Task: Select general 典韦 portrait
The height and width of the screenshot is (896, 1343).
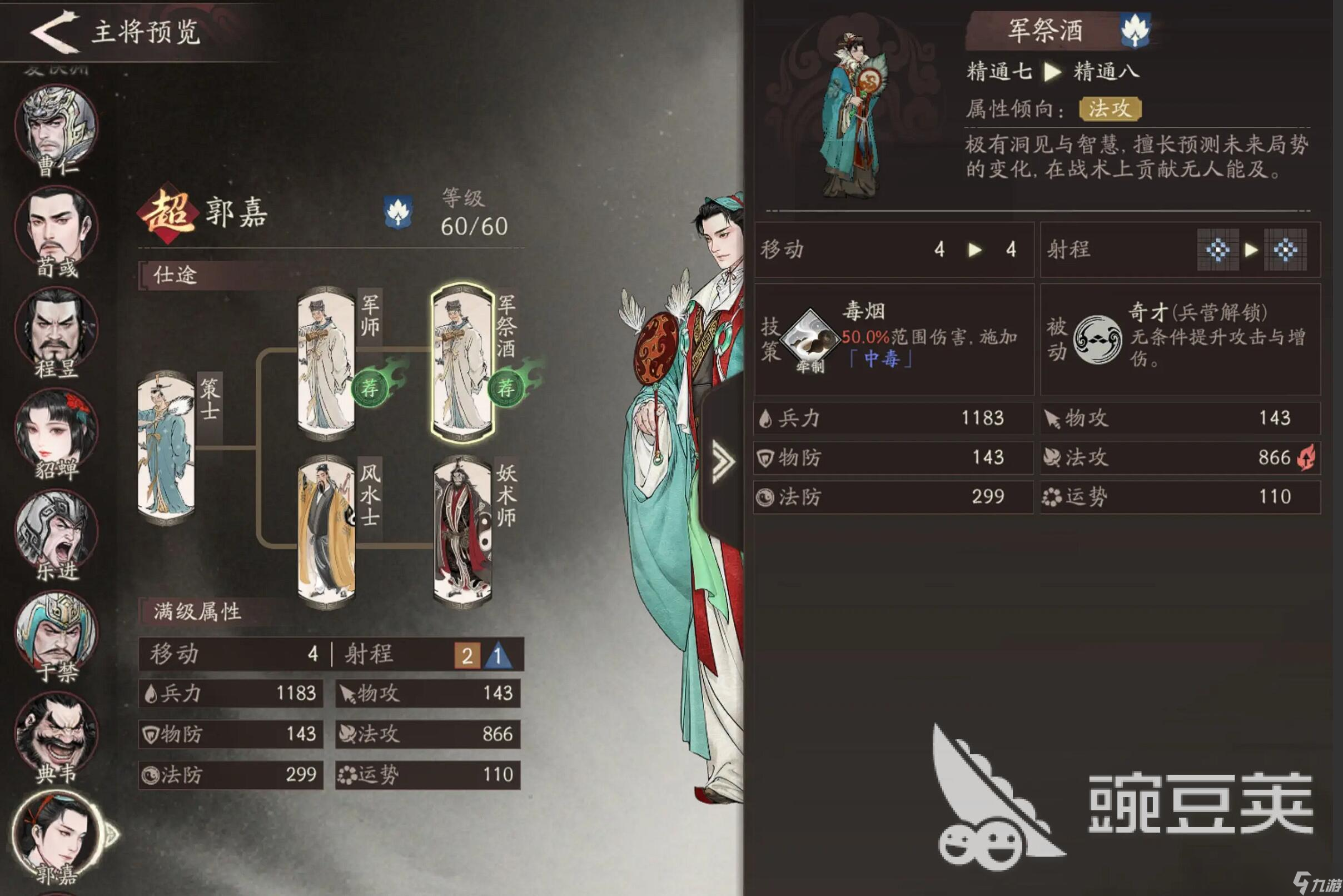Action: click(56, 733)
